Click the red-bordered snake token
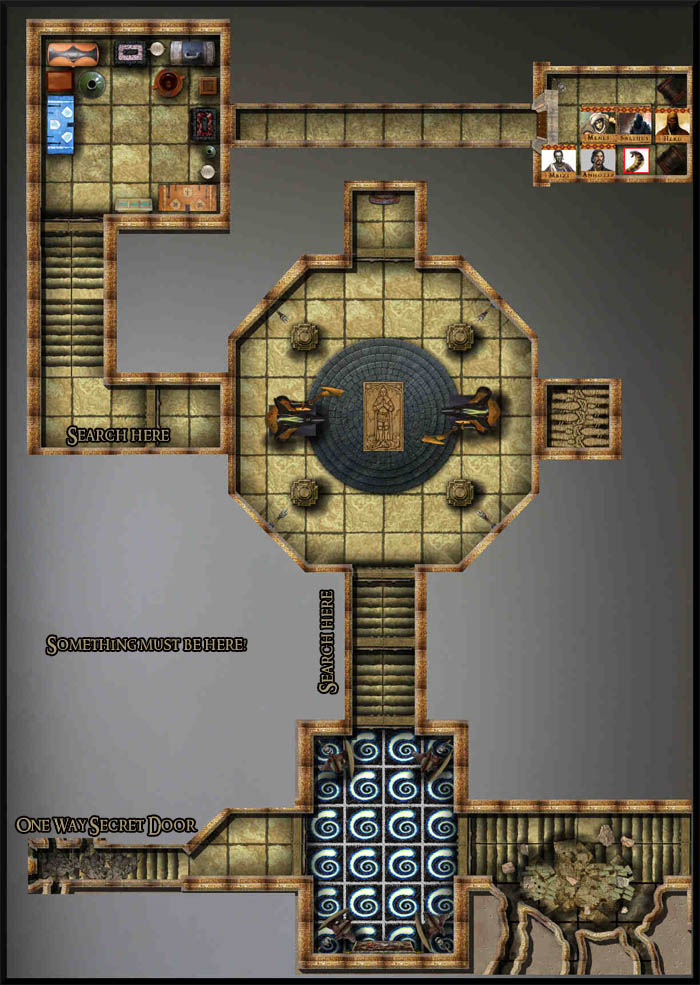The height and width of the screenshot is (985, 700). click(x=636, y=158)
